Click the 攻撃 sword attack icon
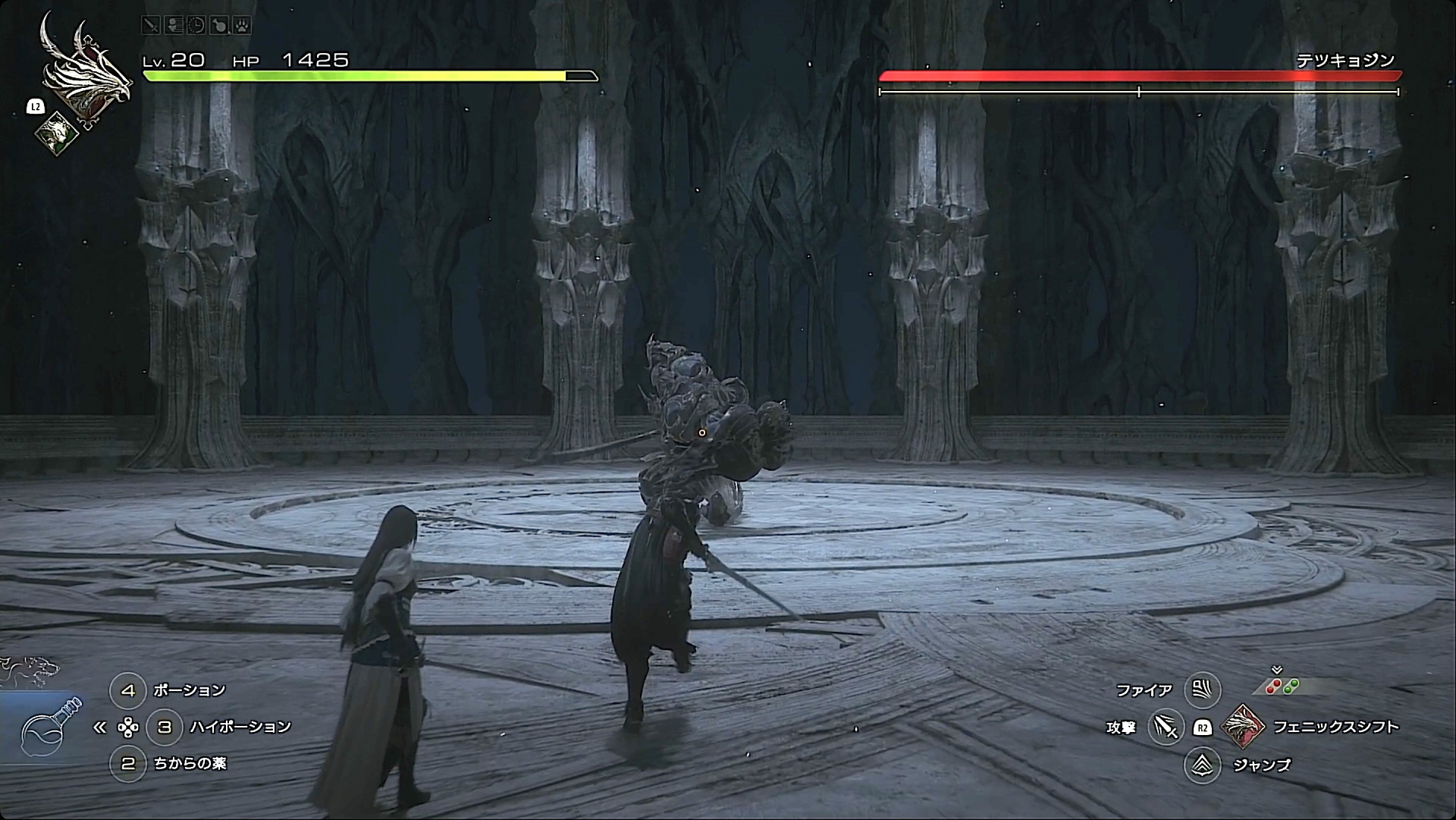 click(1166, 727)
